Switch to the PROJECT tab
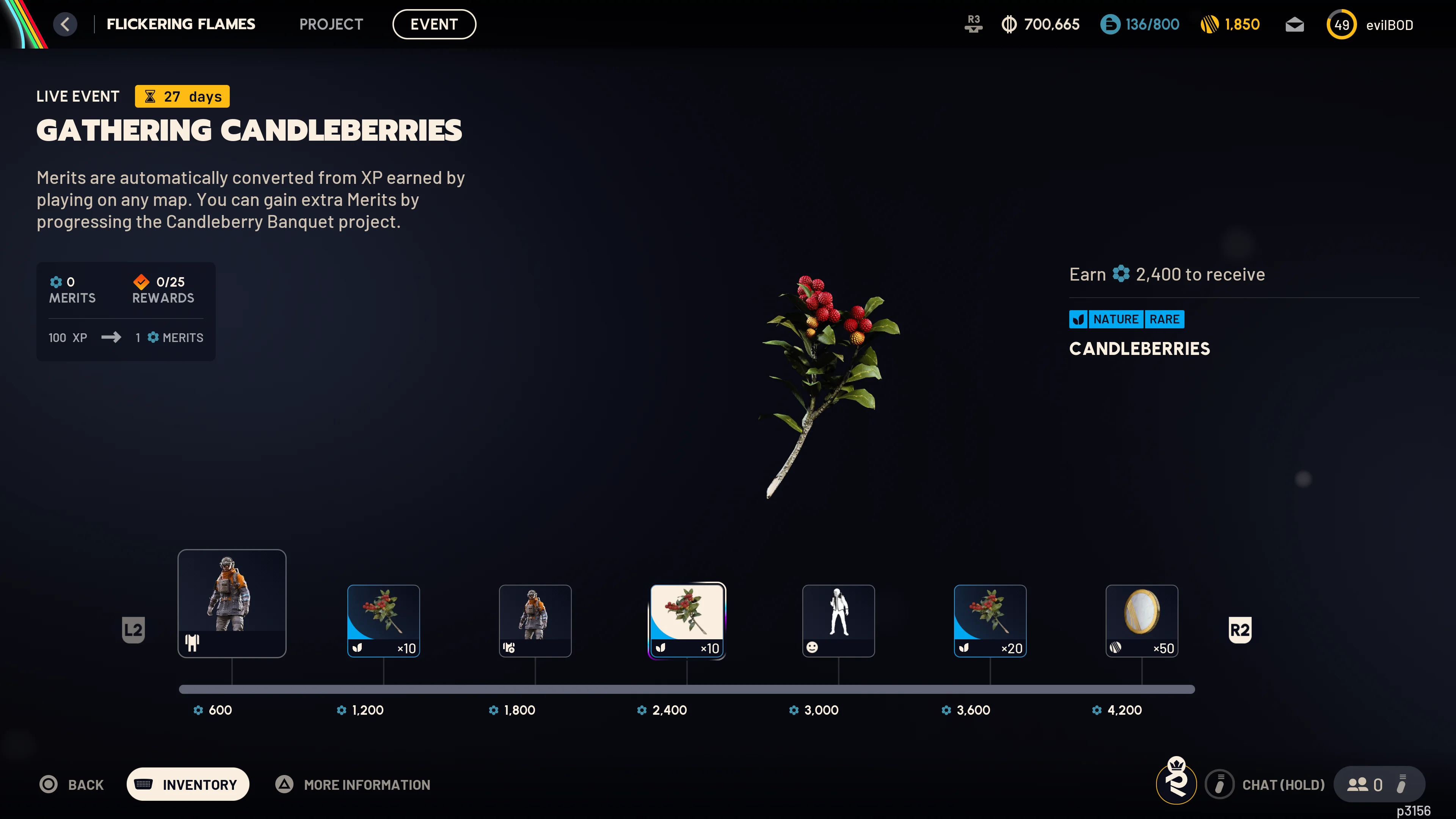Image resolution: width=1456 pixels, height=819 pixels. point(331,24)
